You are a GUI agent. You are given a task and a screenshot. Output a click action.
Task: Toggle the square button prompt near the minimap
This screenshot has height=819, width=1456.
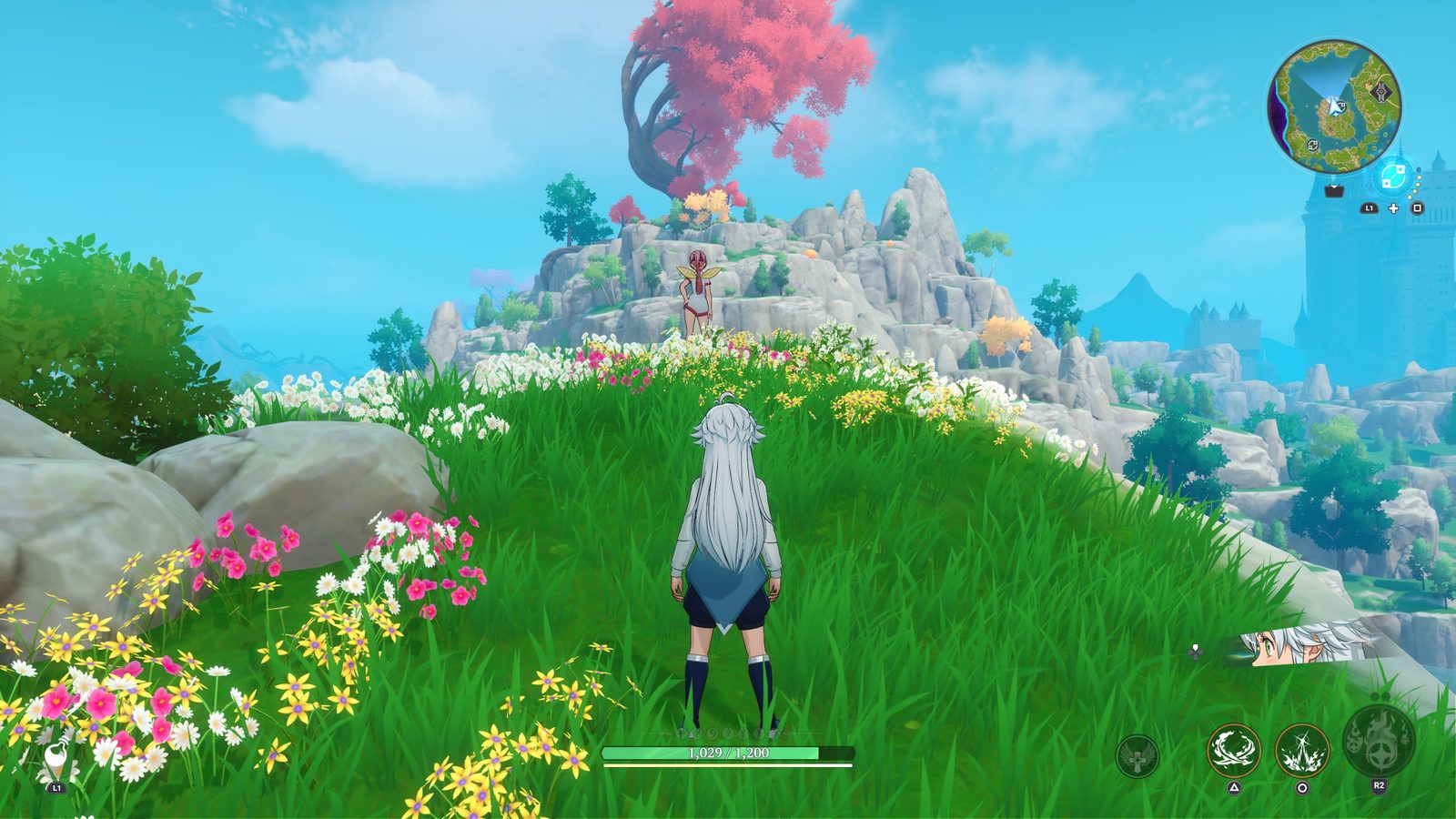[1417, 209]
